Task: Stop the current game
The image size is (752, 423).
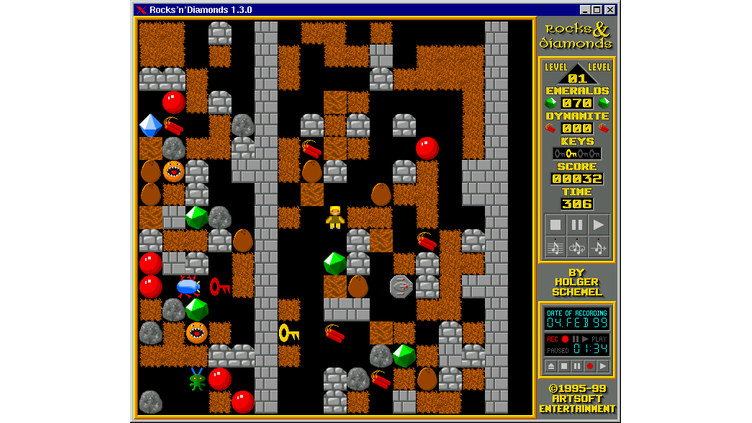Action: 555,225
